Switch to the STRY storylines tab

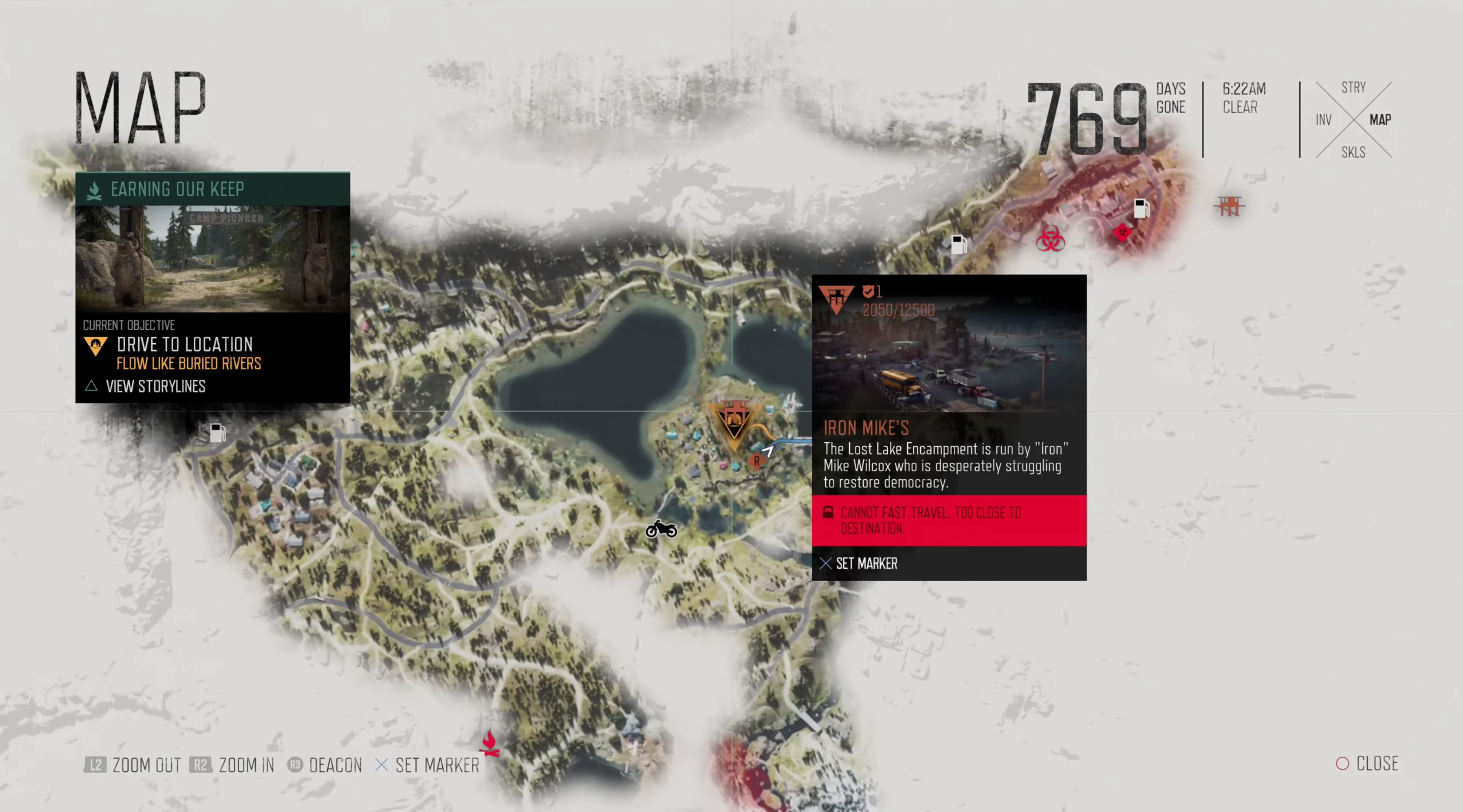click(x=1353, y=88)
